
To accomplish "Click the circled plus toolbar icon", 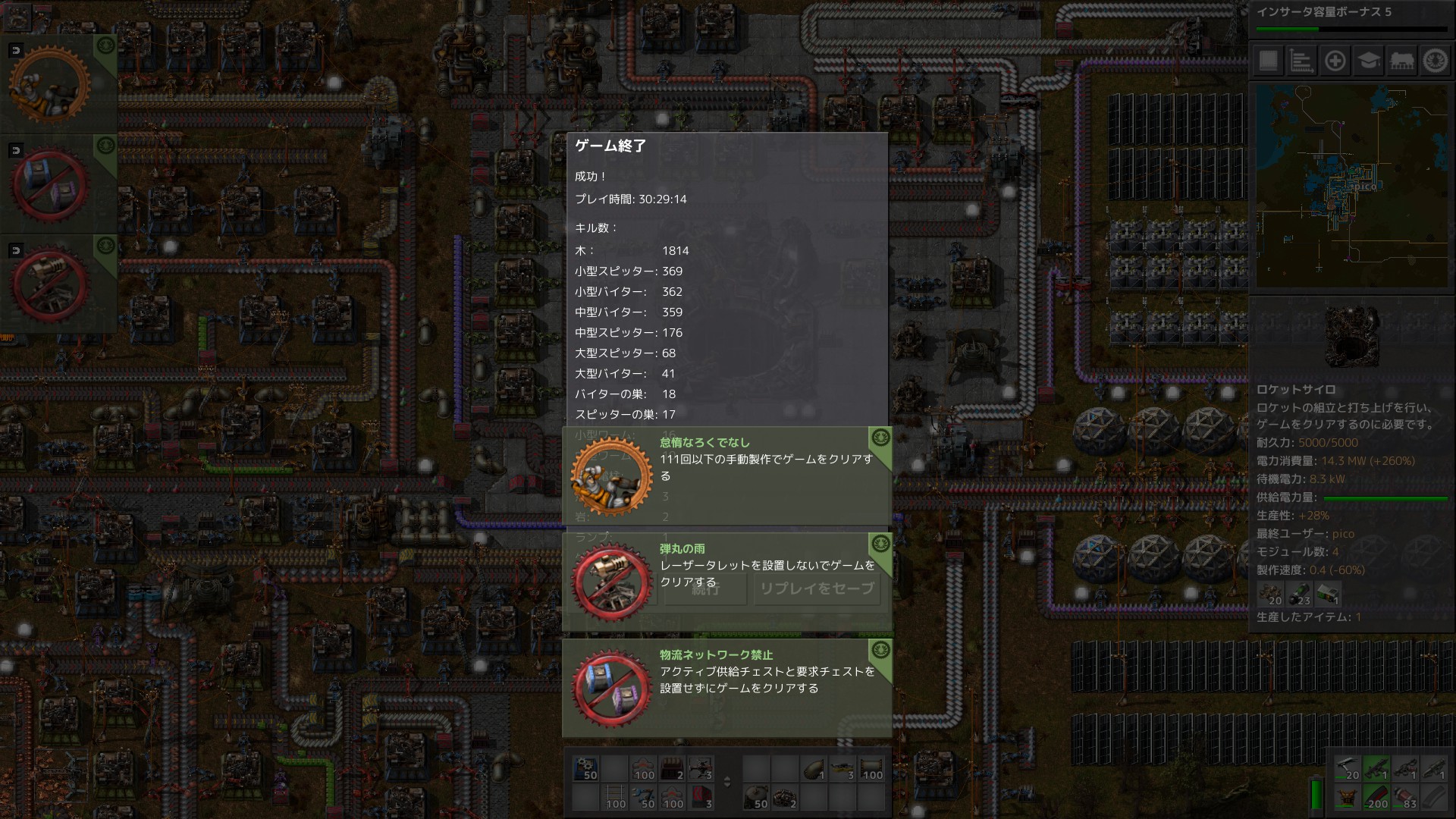I will coord(1335,61).
